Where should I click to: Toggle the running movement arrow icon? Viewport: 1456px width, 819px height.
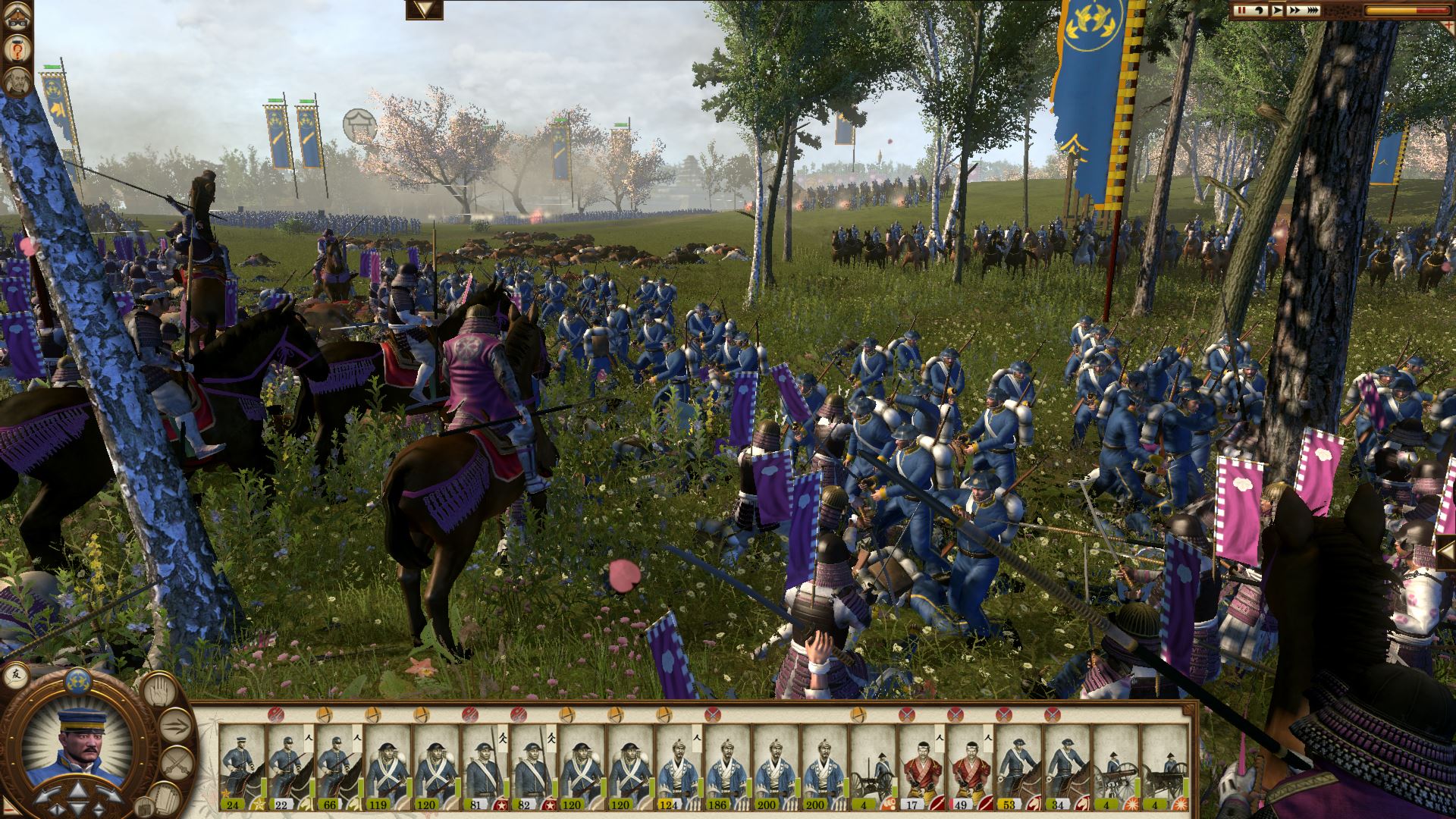point(176,724)
